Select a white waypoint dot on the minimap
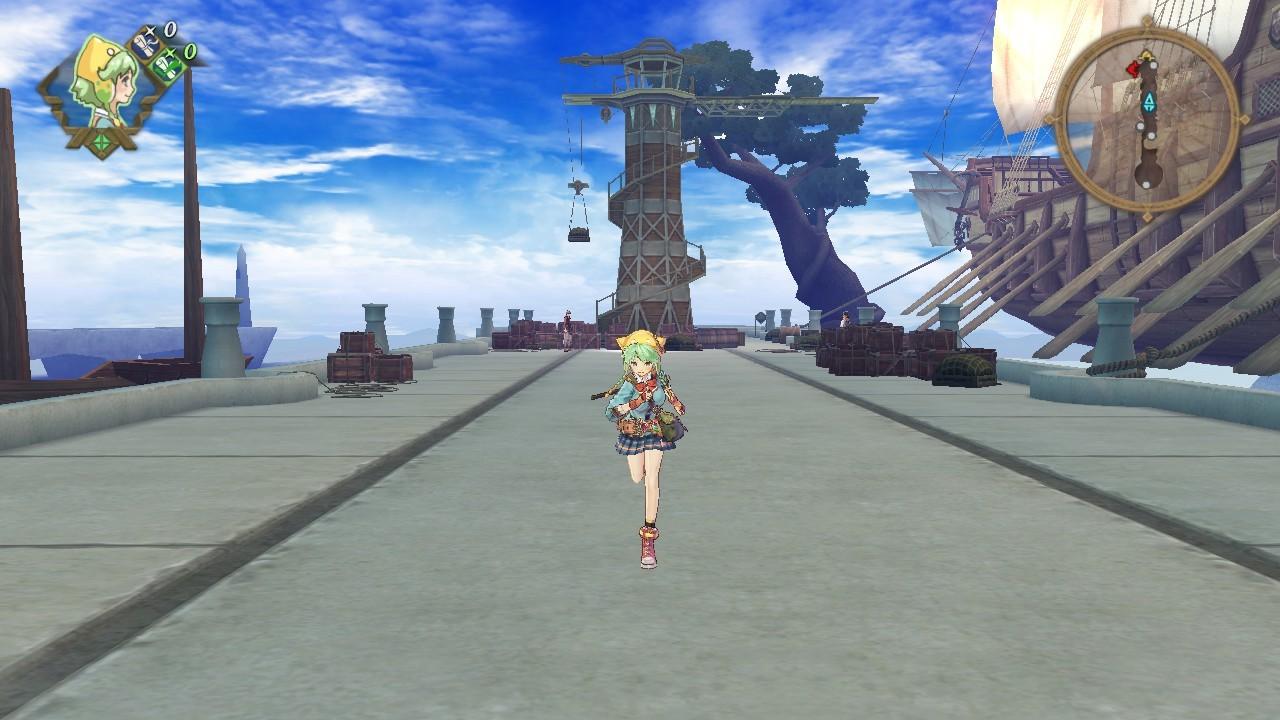Screen dimensions: 1280x720 pos(1154,65)
